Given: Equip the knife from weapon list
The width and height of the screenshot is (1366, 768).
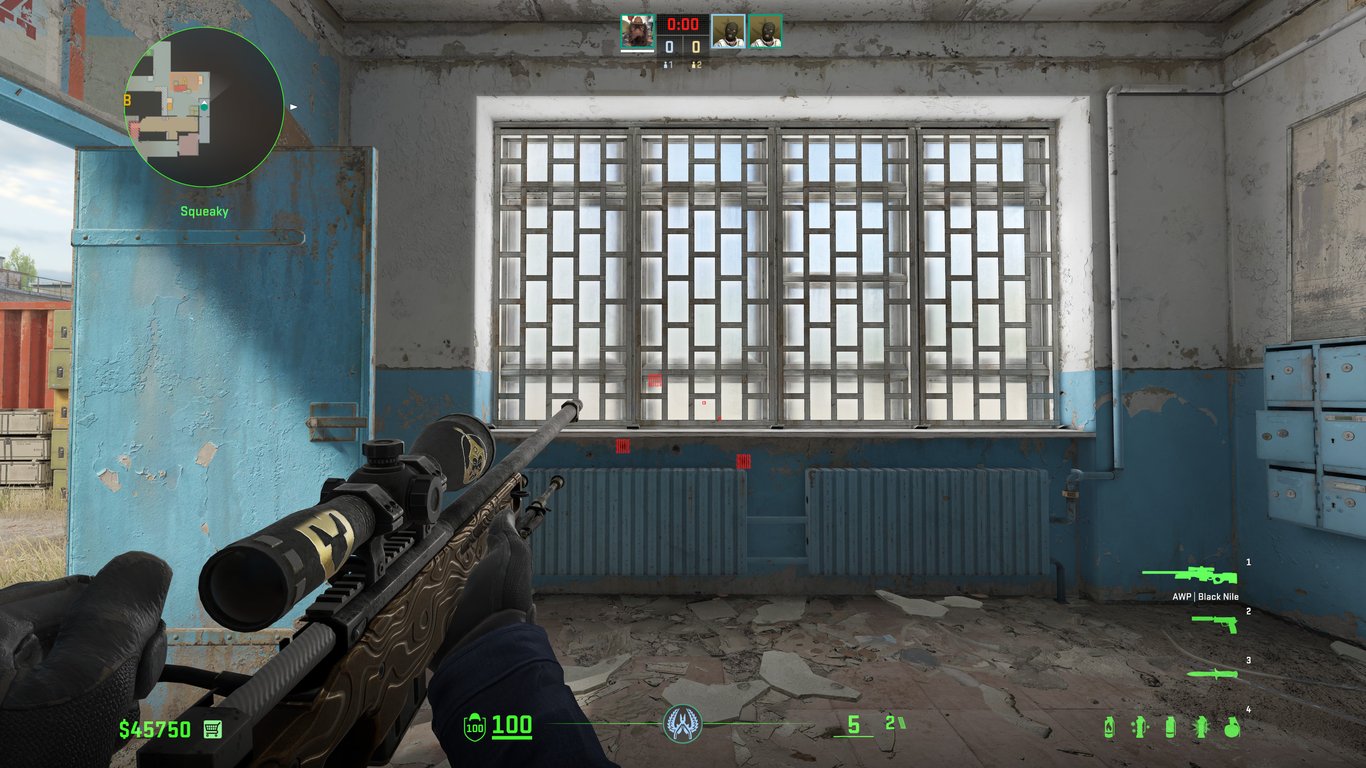Looking at the screenshot, I should pos(1212,674).
